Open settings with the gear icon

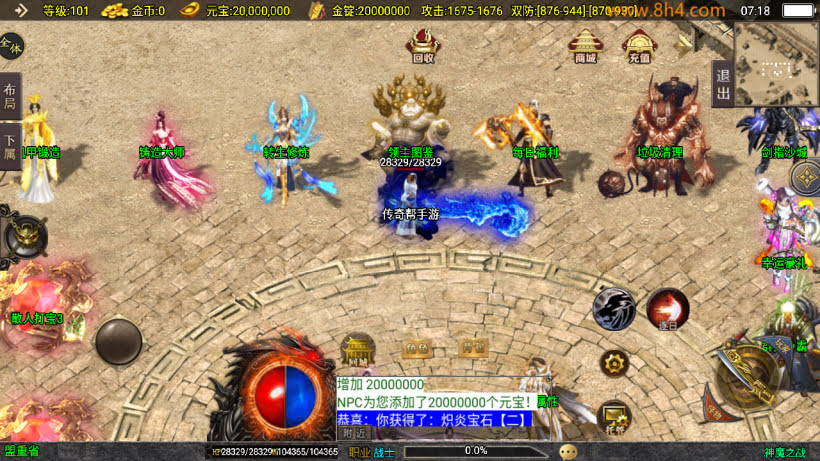[x=614, y=363]
